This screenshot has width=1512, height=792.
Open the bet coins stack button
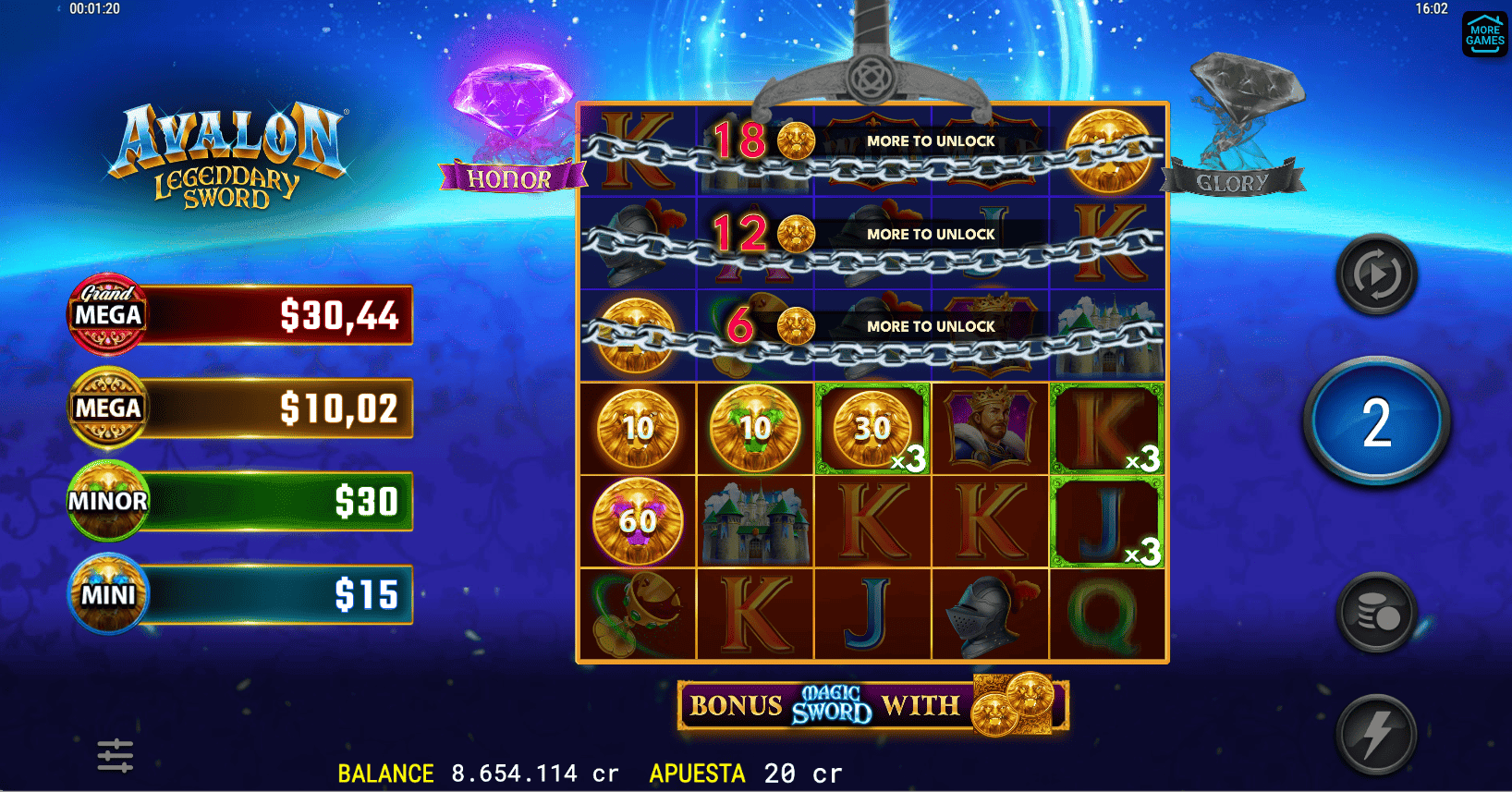[x=1376, y=613]
